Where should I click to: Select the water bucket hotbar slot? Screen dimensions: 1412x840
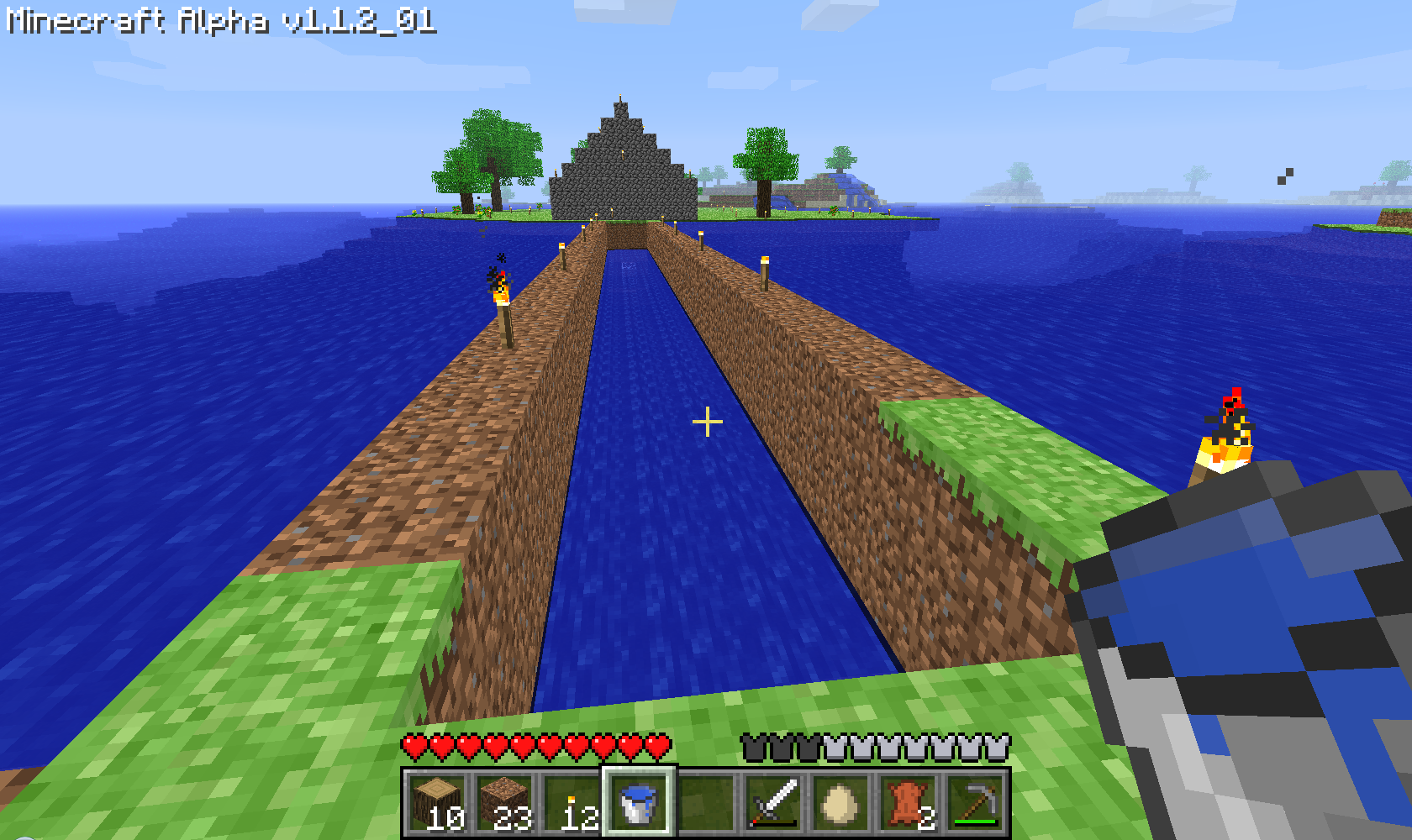638,802
